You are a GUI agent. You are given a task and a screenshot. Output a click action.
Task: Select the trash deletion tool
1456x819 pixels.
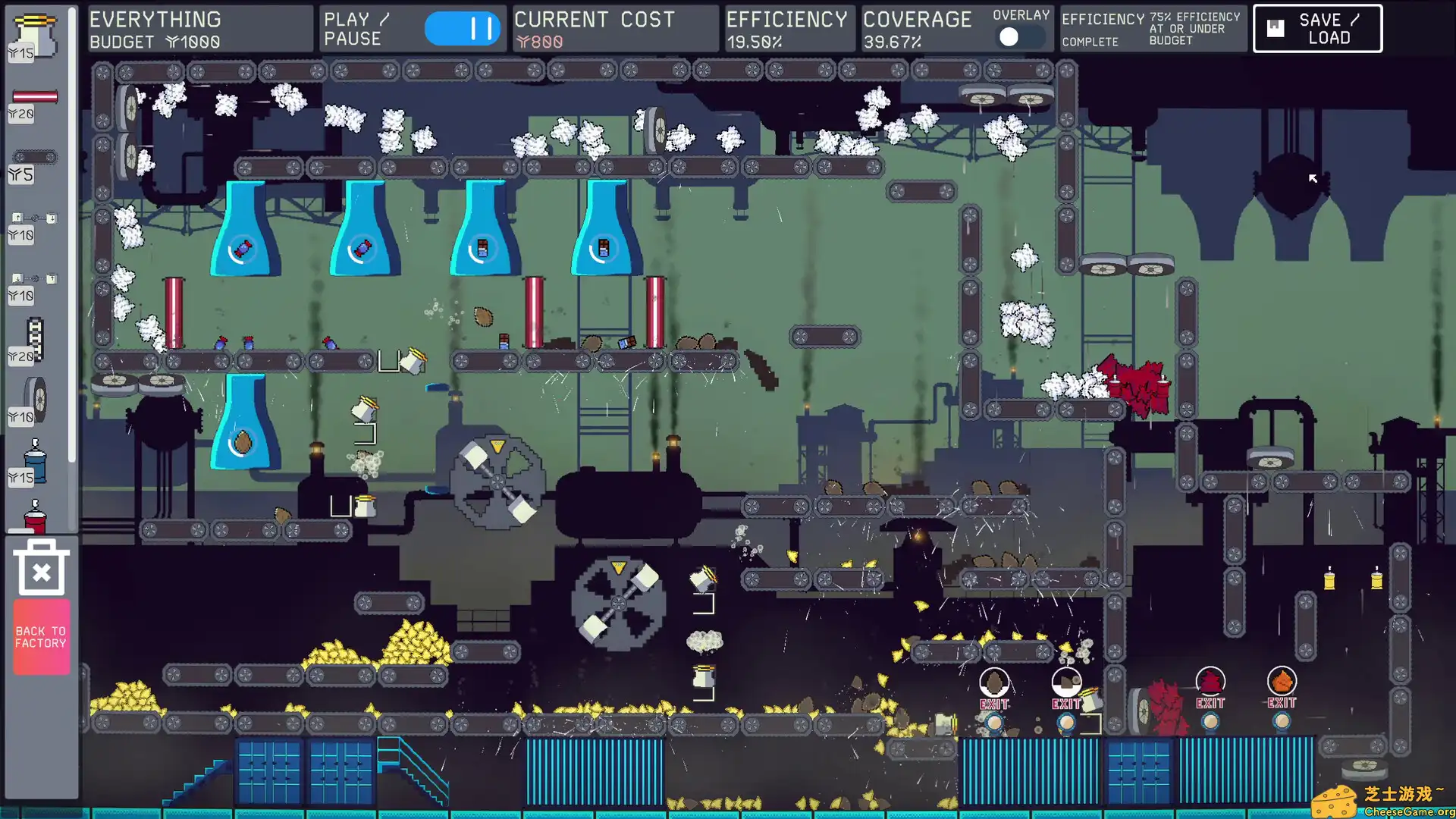pyautogui.click(x=41, y=567)
